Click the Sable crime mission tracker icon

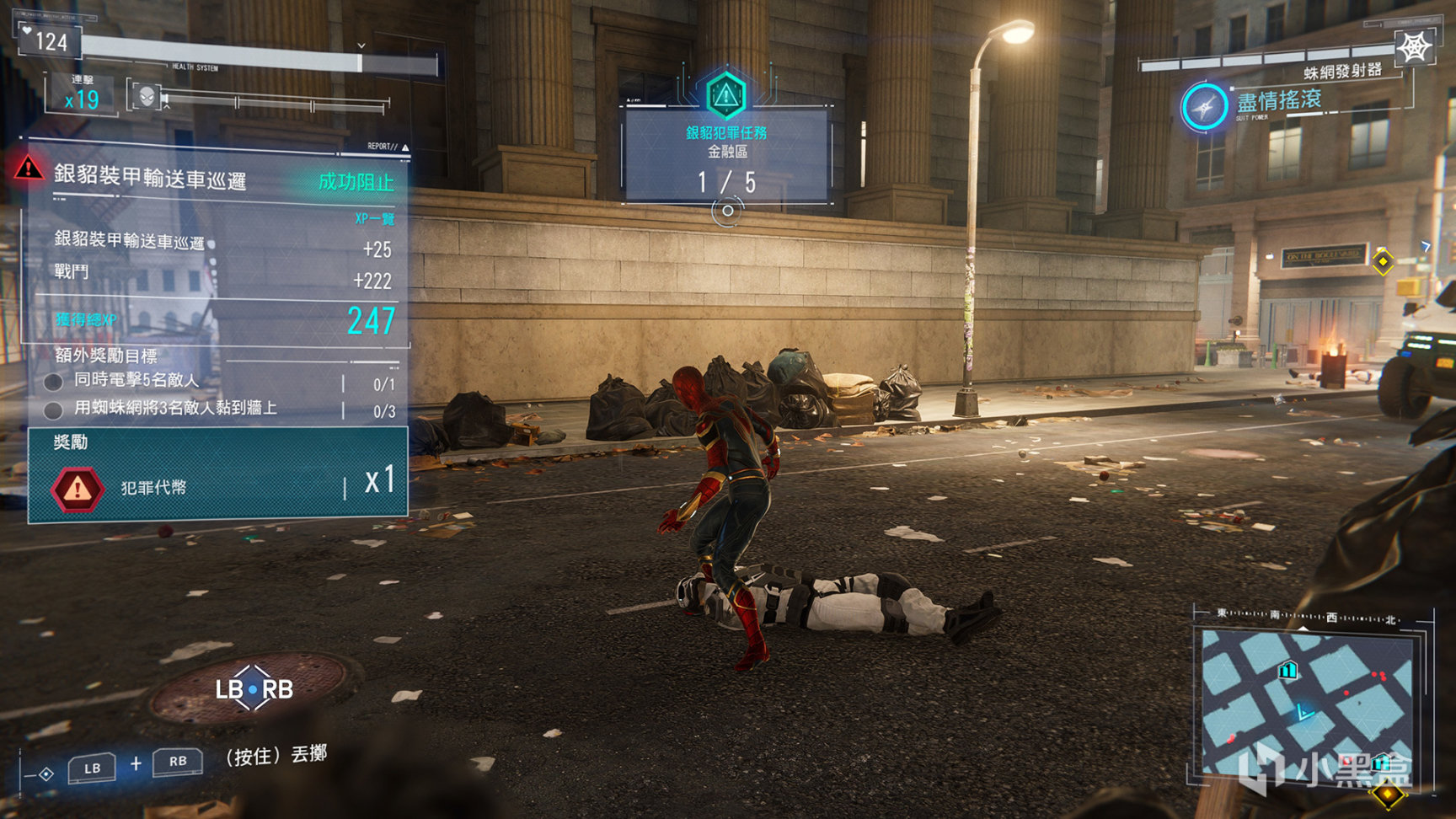(725, 94)
